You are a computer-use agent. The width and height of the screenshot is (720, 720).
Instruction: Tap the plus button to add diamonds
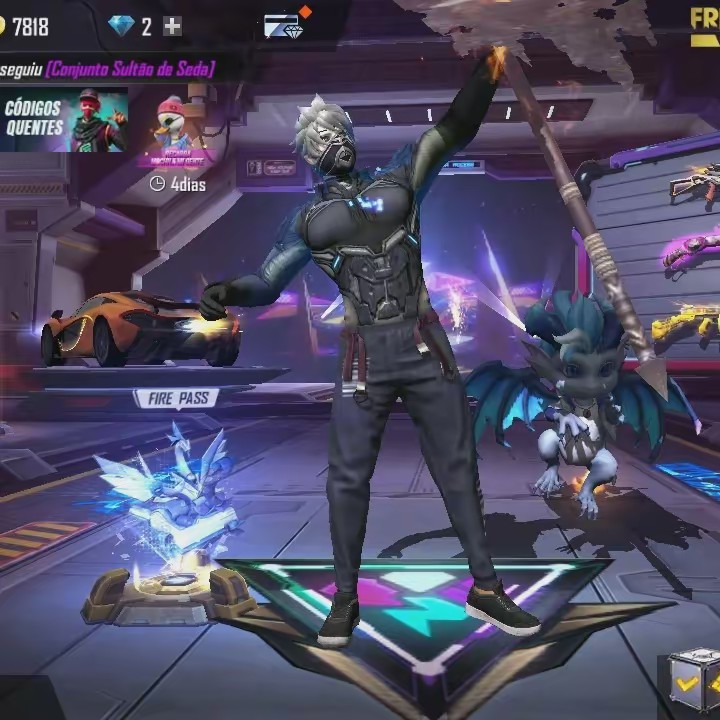(x=173, y=27)
